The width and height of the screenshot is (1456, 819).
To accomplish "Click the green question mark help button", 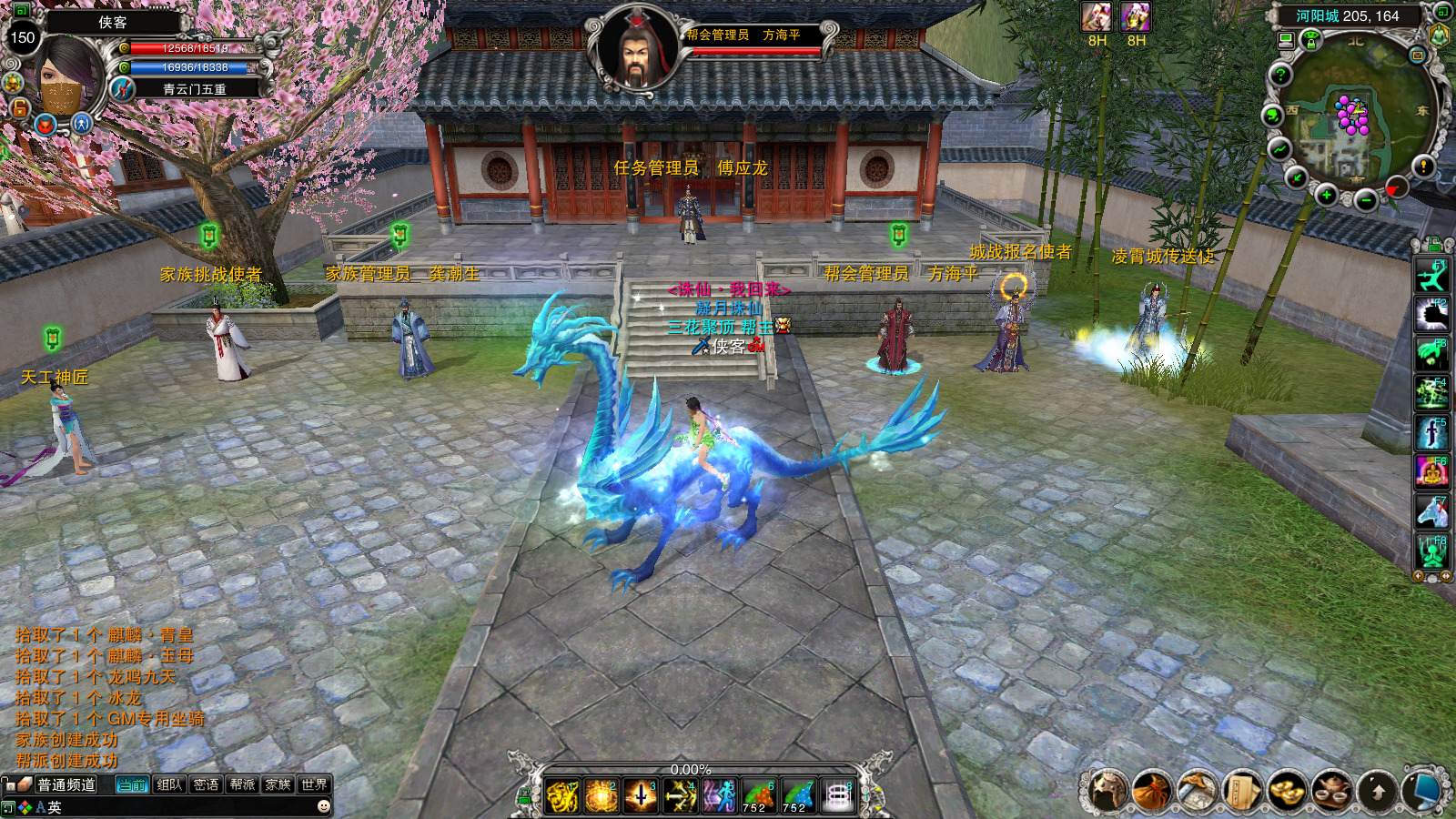I will pyautogui.click(x=1280, y=75).
